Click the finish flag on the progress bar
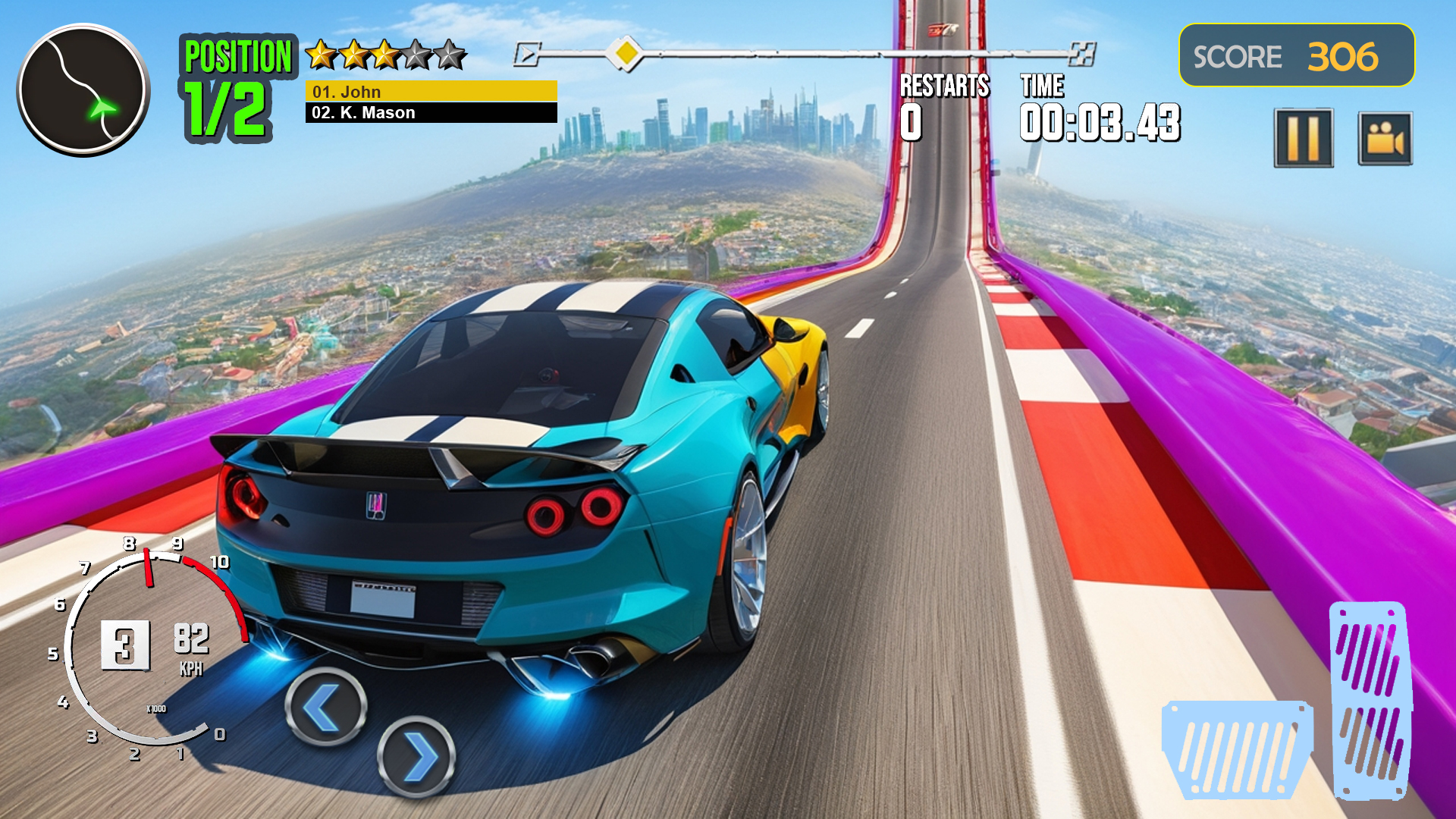Viewport: 1456px width, 819px height. point(1083,53)
